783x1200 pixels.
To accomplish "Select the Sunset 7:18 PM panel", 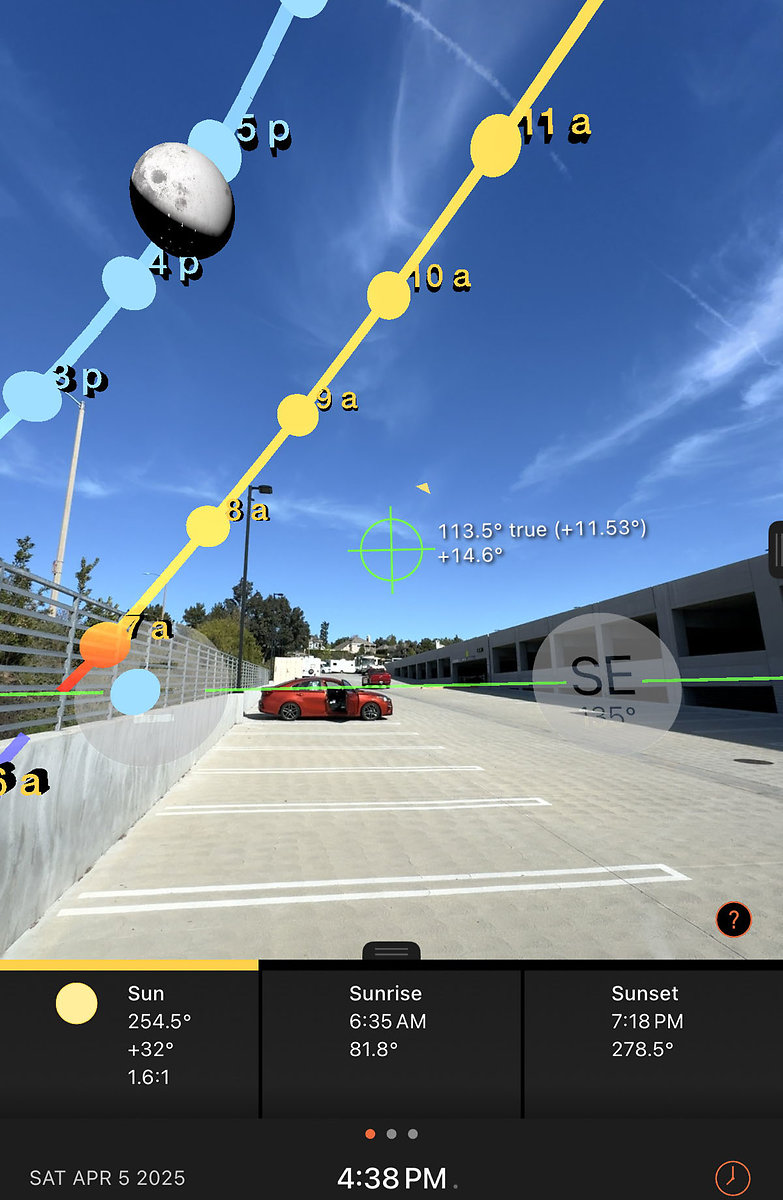I will [x=652, y=1037].
